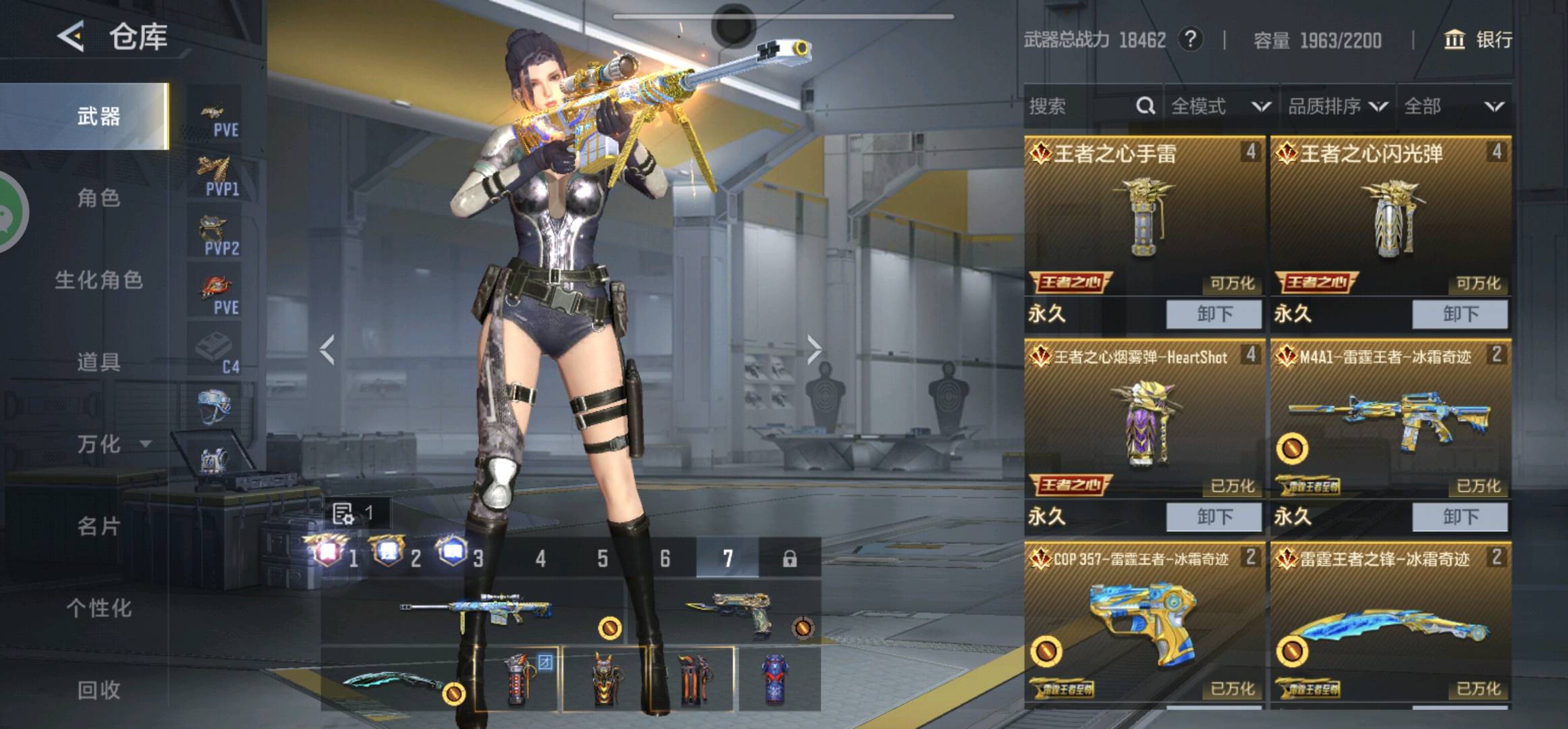
Task: Switch to loadout bag 4
Action: [540, 558]
